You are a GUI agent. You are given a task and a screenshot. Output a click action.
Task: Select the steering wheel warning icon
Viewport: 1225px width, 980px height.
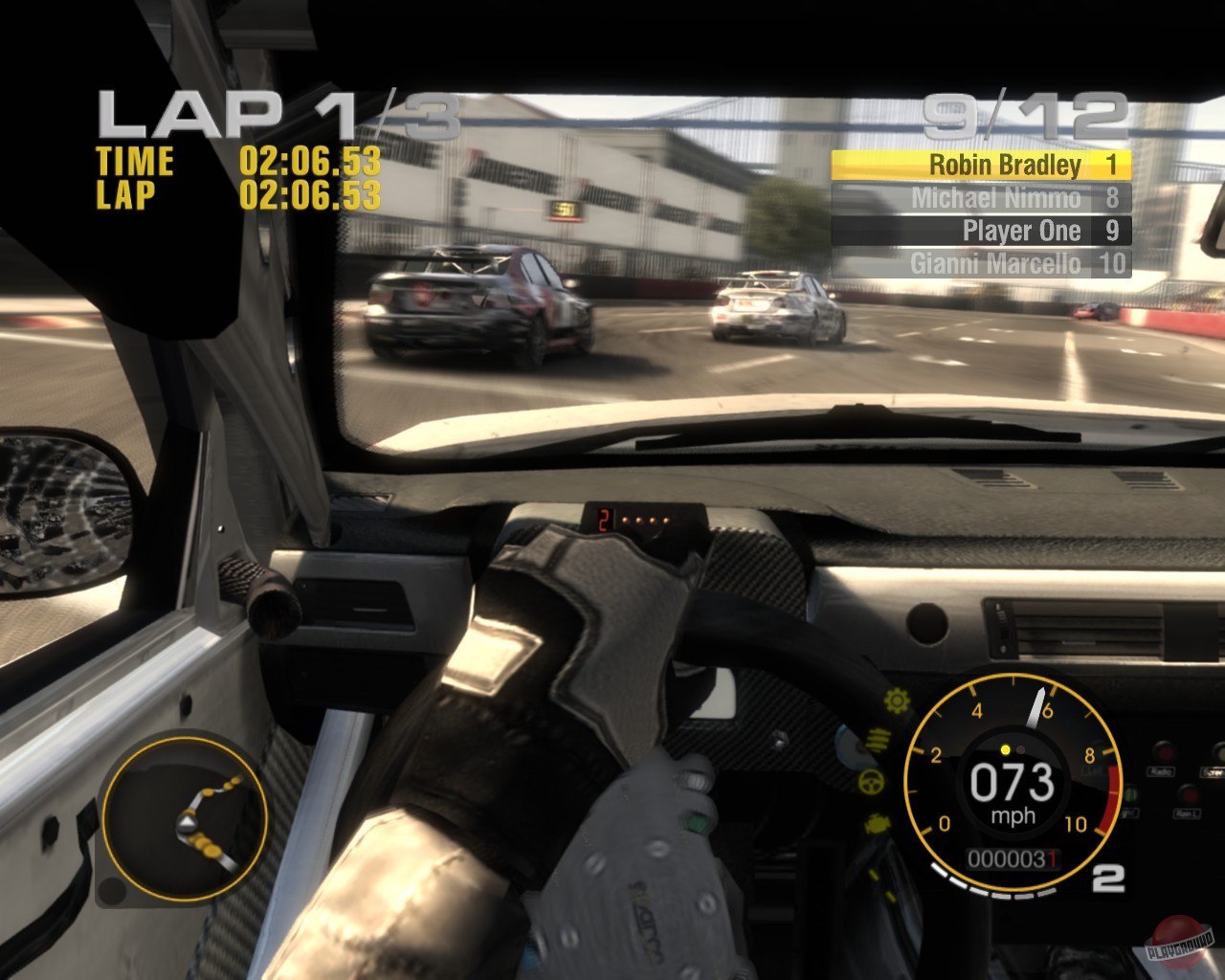[x=870, y=781]
